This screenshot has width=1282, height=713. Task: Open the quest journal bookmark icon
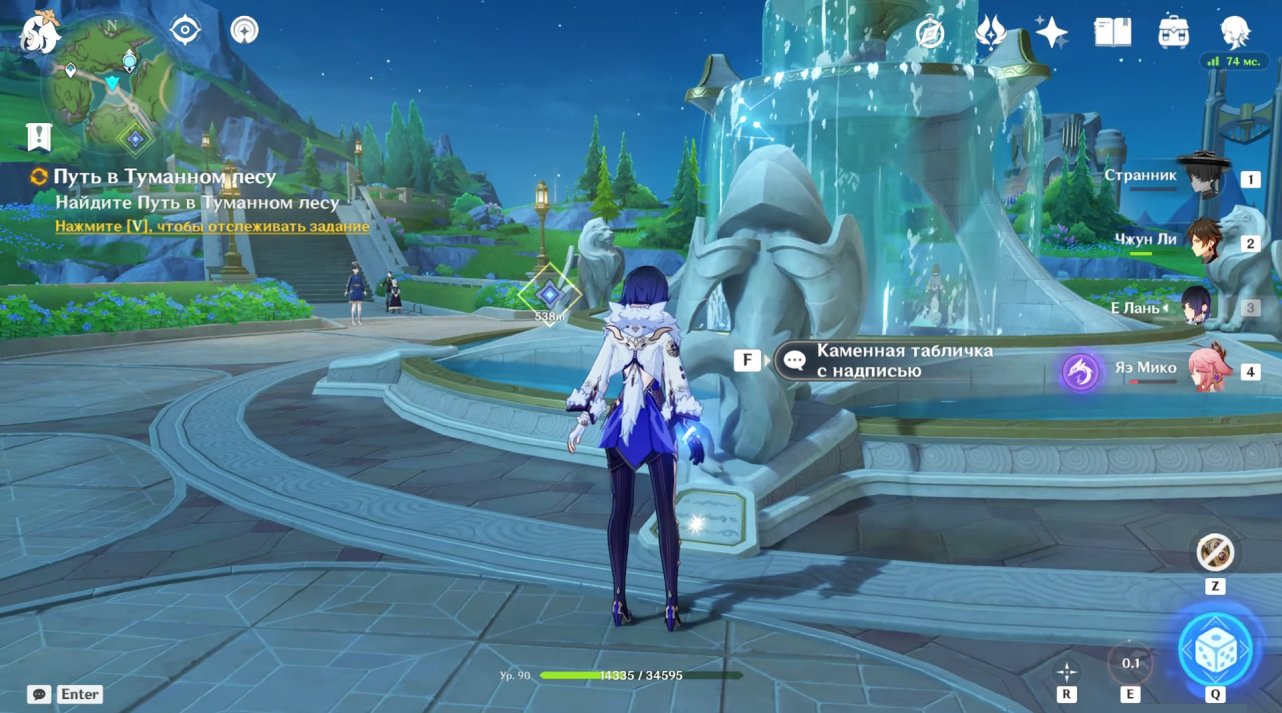pyautogui.click(x=39, y=136)
